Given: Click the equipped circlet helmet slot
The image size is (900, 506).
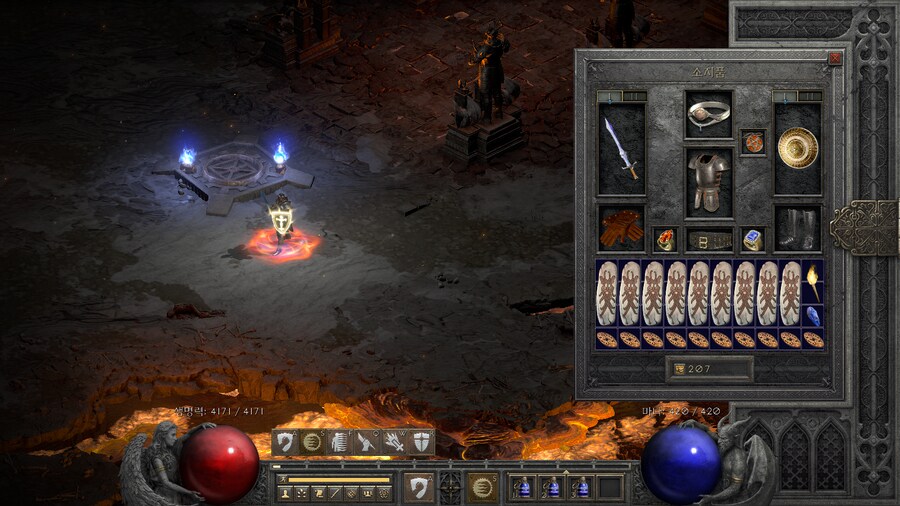Looking at the screenshot, I should tap(709, 114).
